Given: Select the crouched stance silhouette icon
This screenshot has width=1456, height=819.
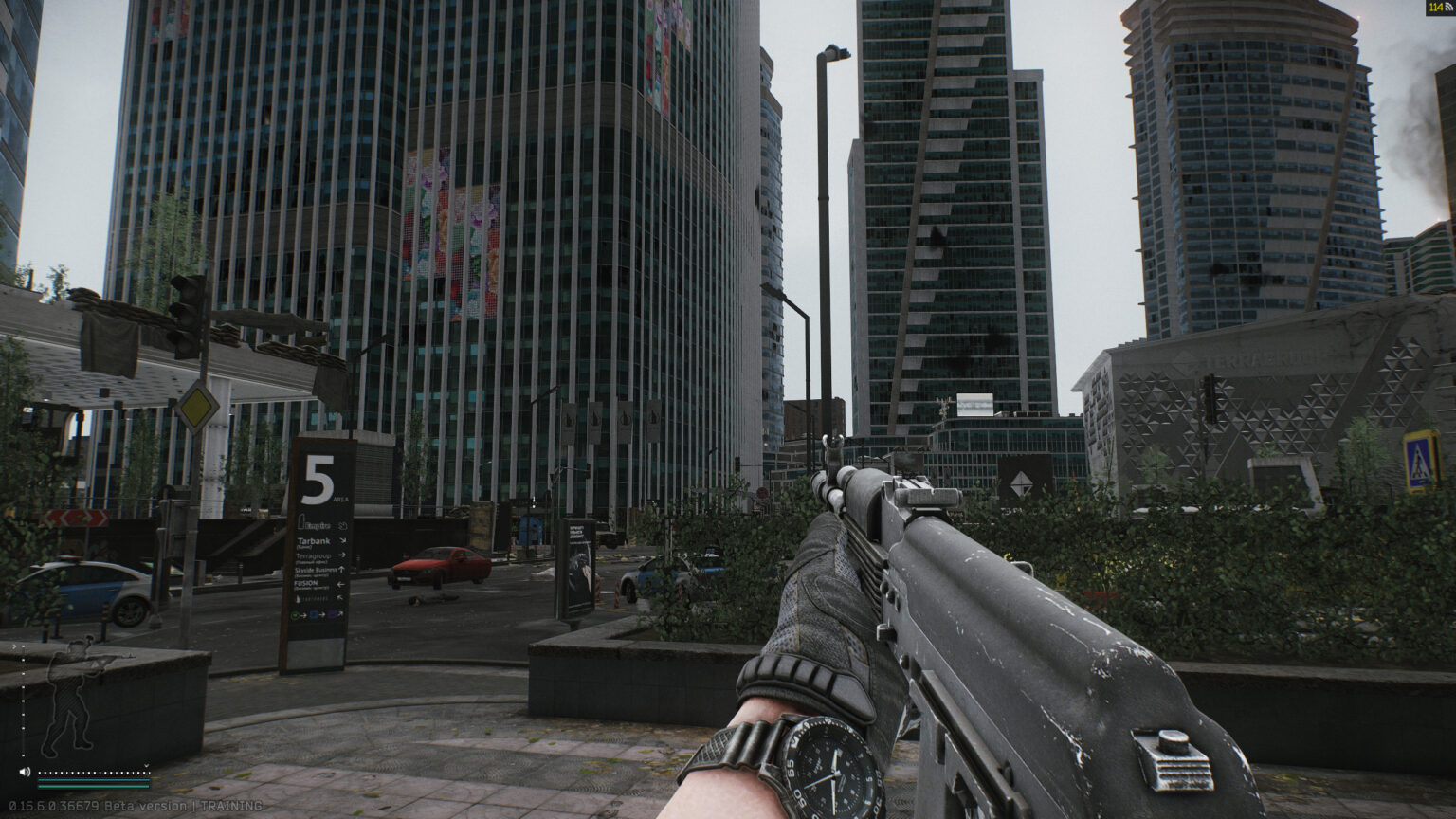Looking at the screenshot, I should pyautogui.click(x=67, y=693).
